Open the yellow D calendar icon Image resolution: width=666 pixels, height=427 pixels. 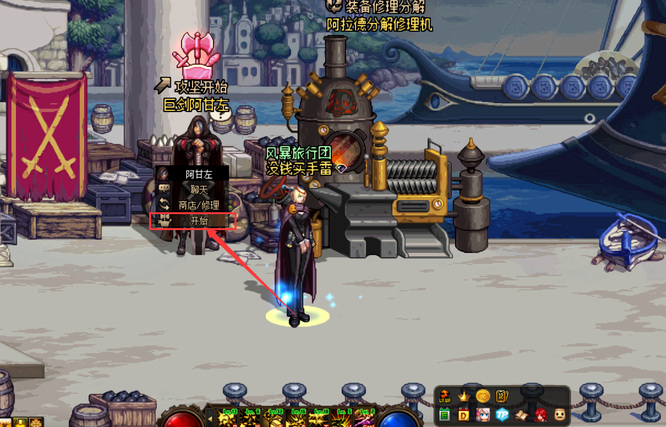[464, 414]
